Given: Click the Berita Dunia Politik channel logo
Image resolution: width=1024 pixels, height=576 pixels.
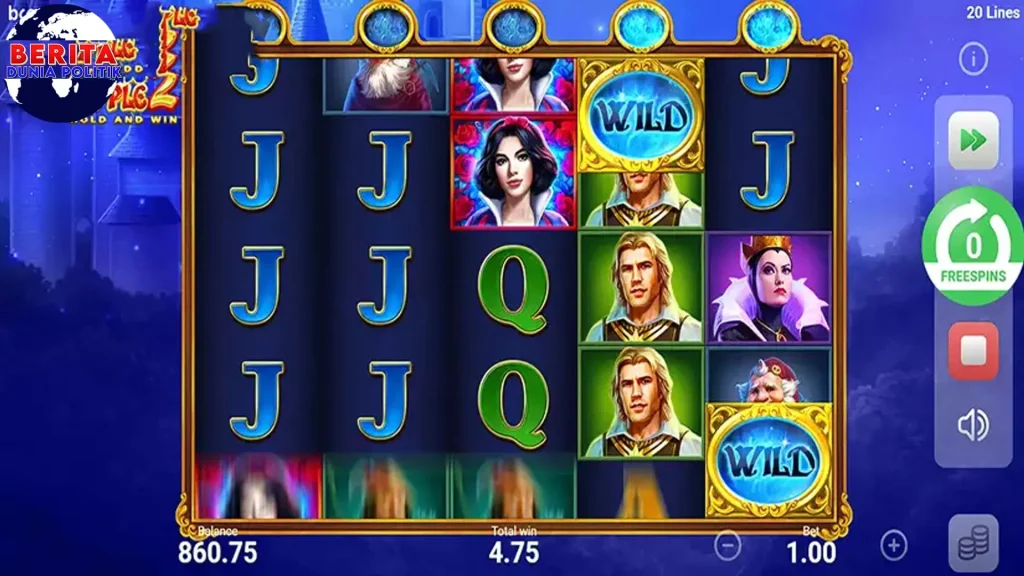Looking at the screenshot, I should click(x=60, y=62).
